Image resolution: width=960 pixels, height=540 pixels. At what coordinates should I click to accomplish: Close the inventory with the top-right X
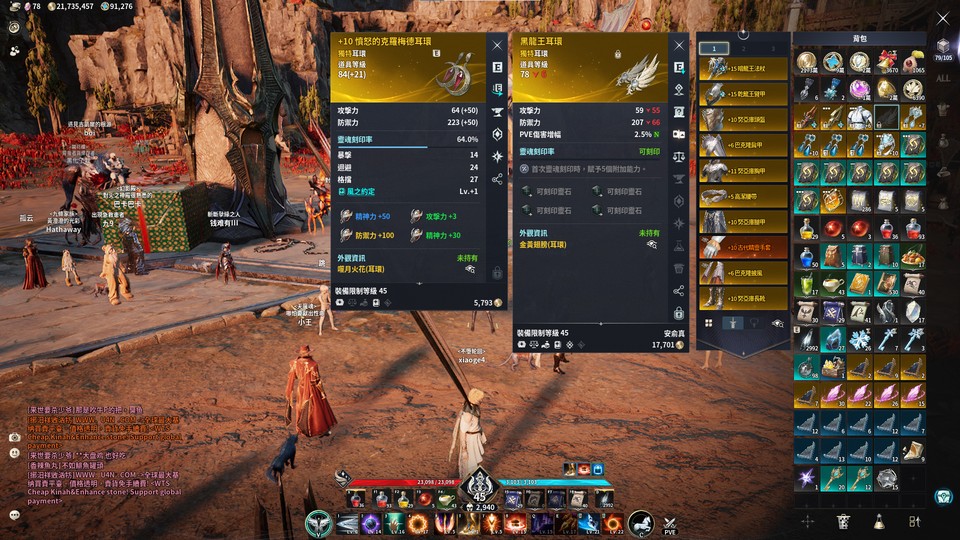[x=942, y=17]
